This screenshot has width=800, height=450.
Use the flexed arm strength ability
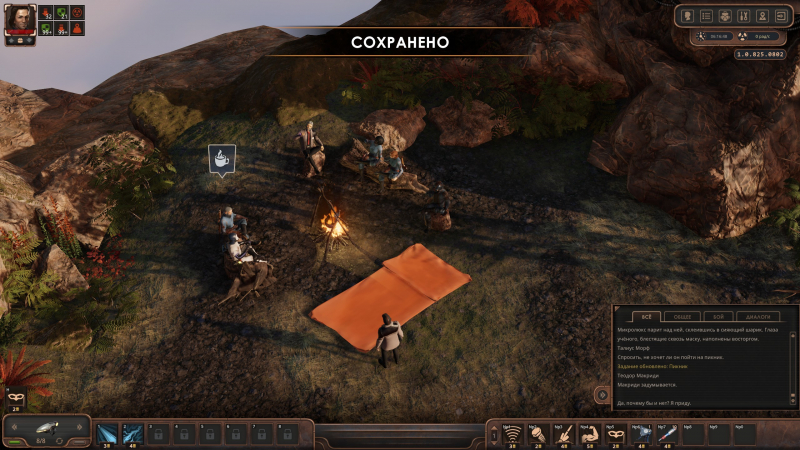pos(591,434)
